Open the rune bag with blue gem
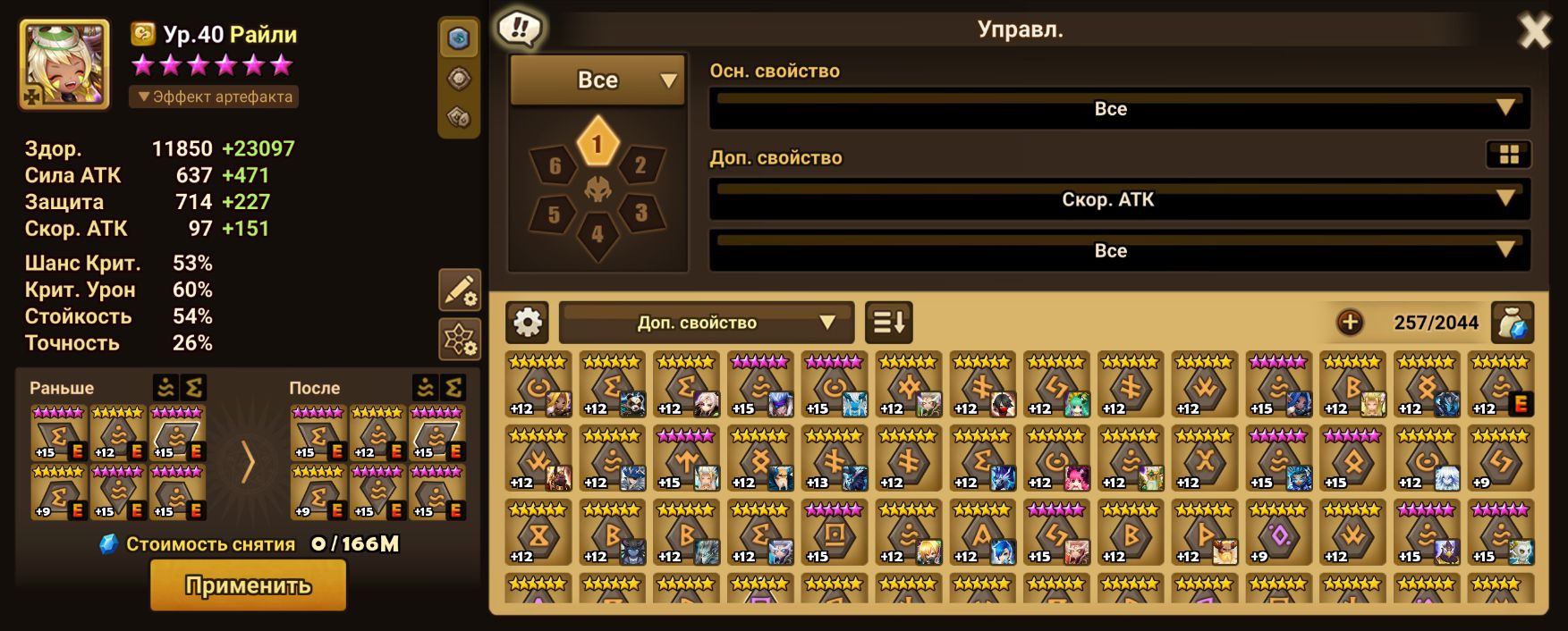The height and width of the screenshot is (631, 1568). click(x=1513, y=322)
